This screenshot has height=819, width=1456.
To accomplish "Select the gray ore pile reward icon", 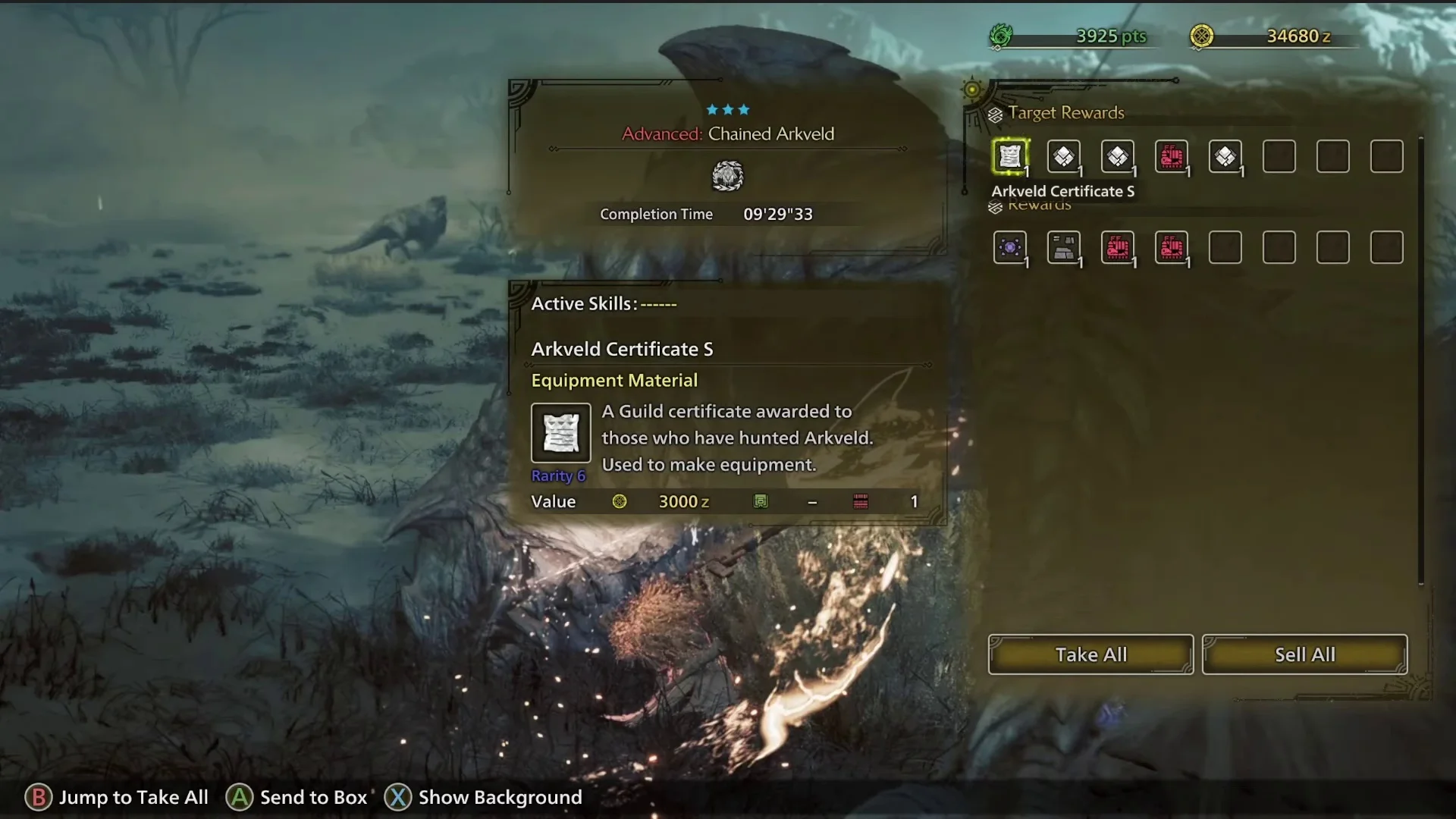I will (1065, 248).
